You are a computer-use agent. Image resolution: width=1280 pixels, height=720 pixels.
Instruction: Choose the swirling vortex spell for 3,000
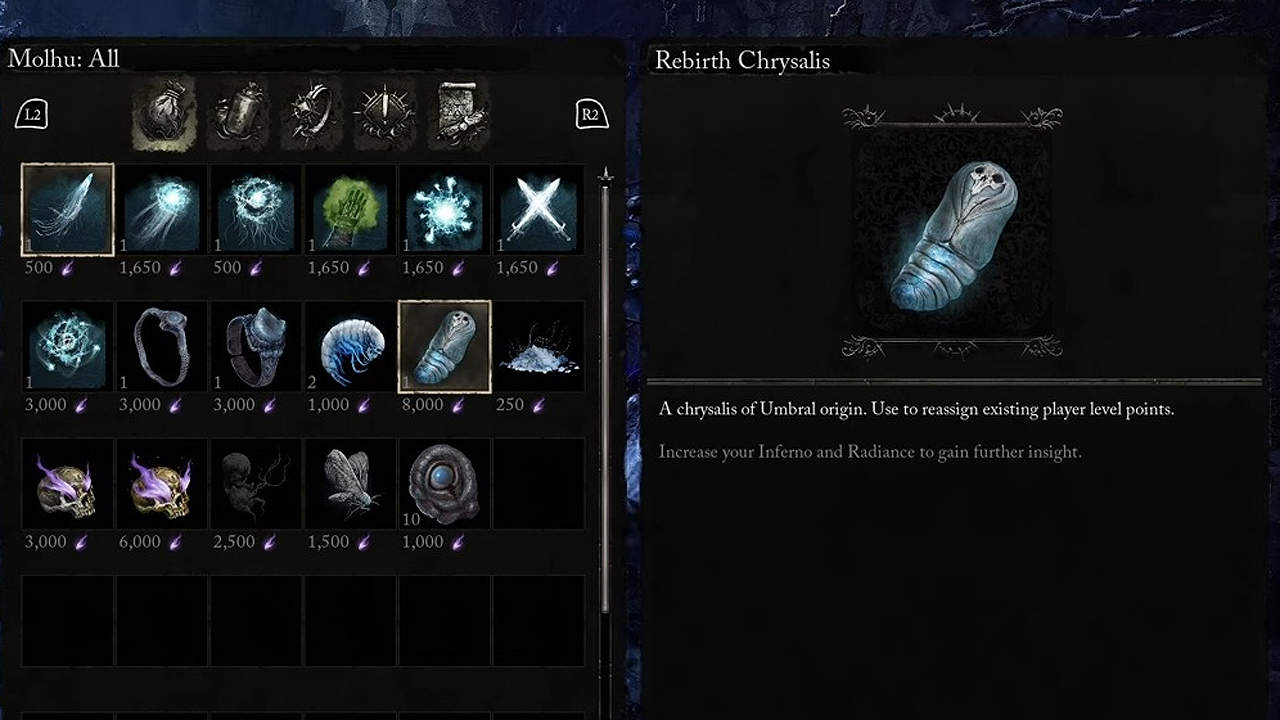(68, 347)
